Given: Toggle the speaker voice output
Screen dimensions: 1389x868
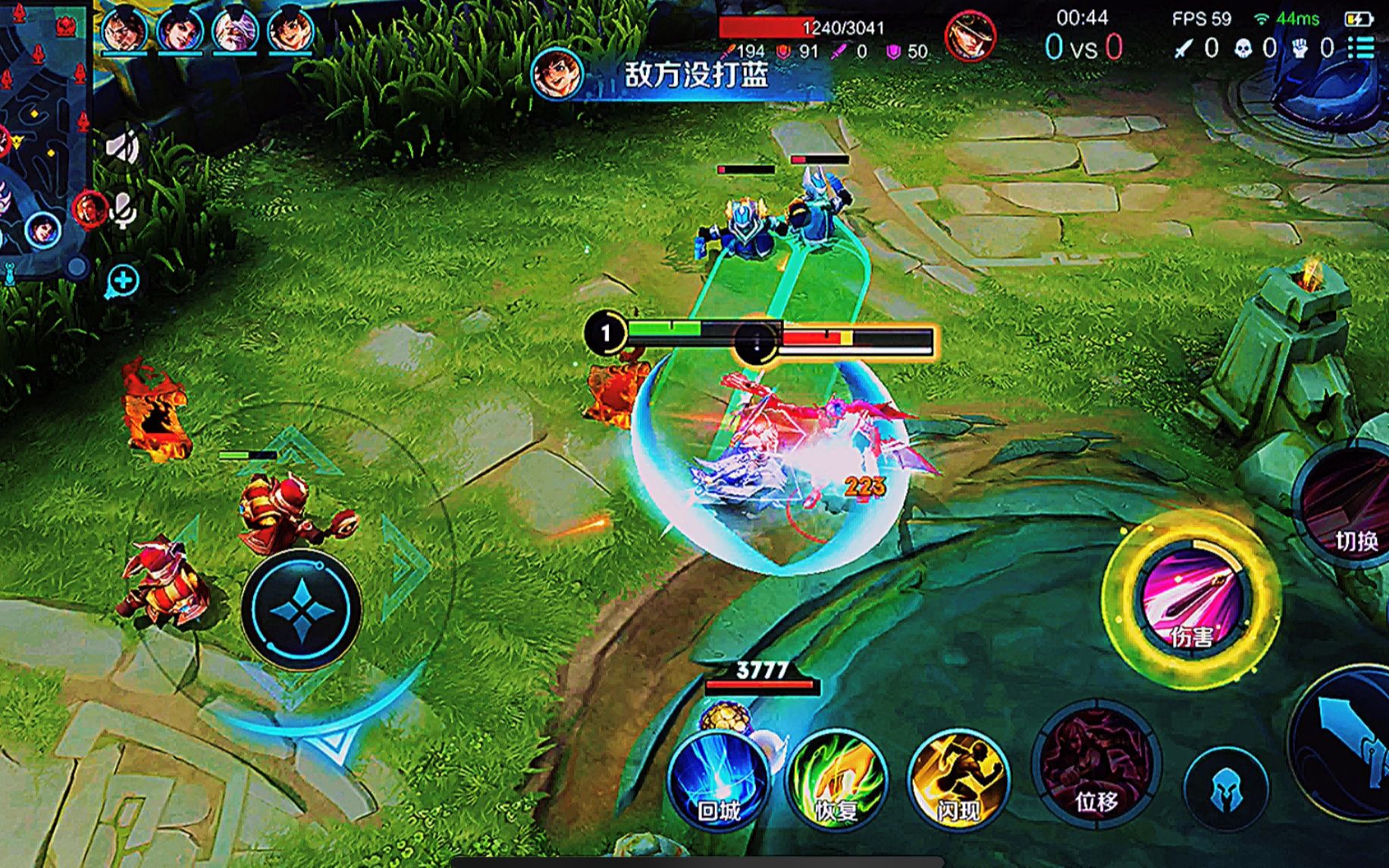Looking at the screenshot, I should click(x=122, y=145).
